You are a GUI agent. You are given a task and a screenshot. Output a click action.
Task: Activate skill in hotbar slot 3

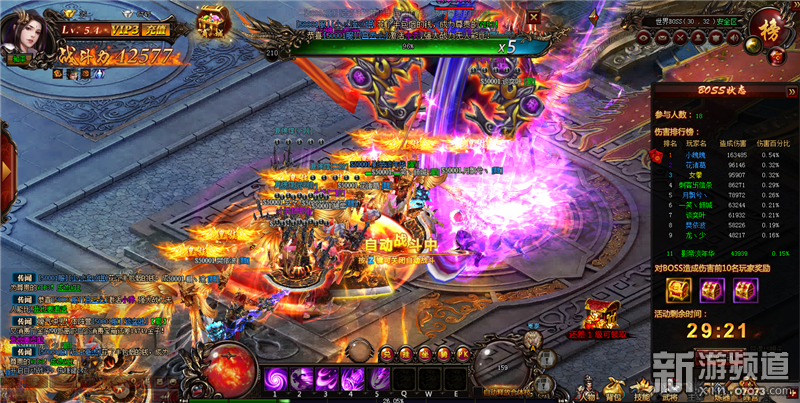[x=326, y=379]
